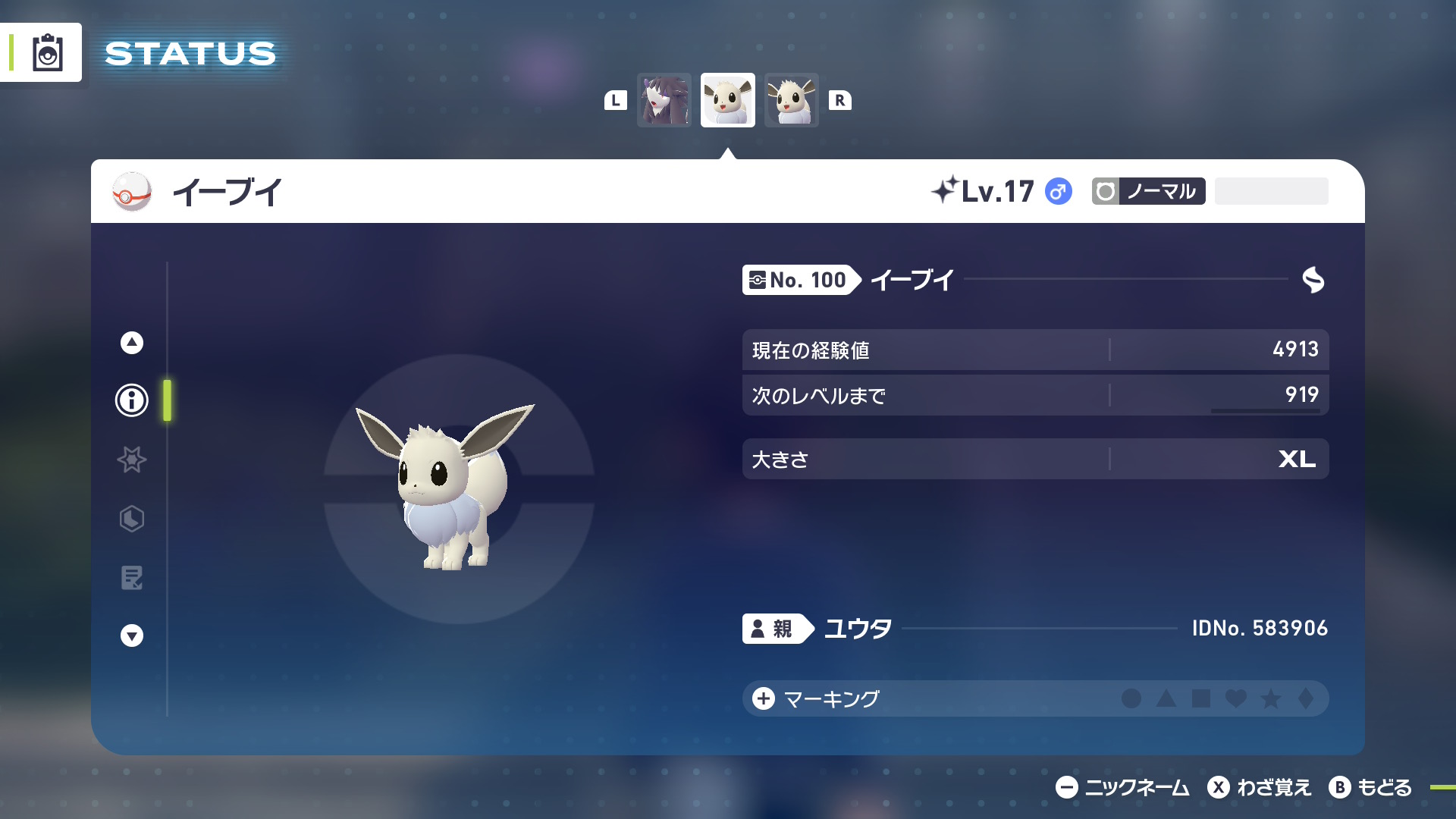
Task: Click the down arrow below the sidebar icons
Action: click(x=130, y=635)
